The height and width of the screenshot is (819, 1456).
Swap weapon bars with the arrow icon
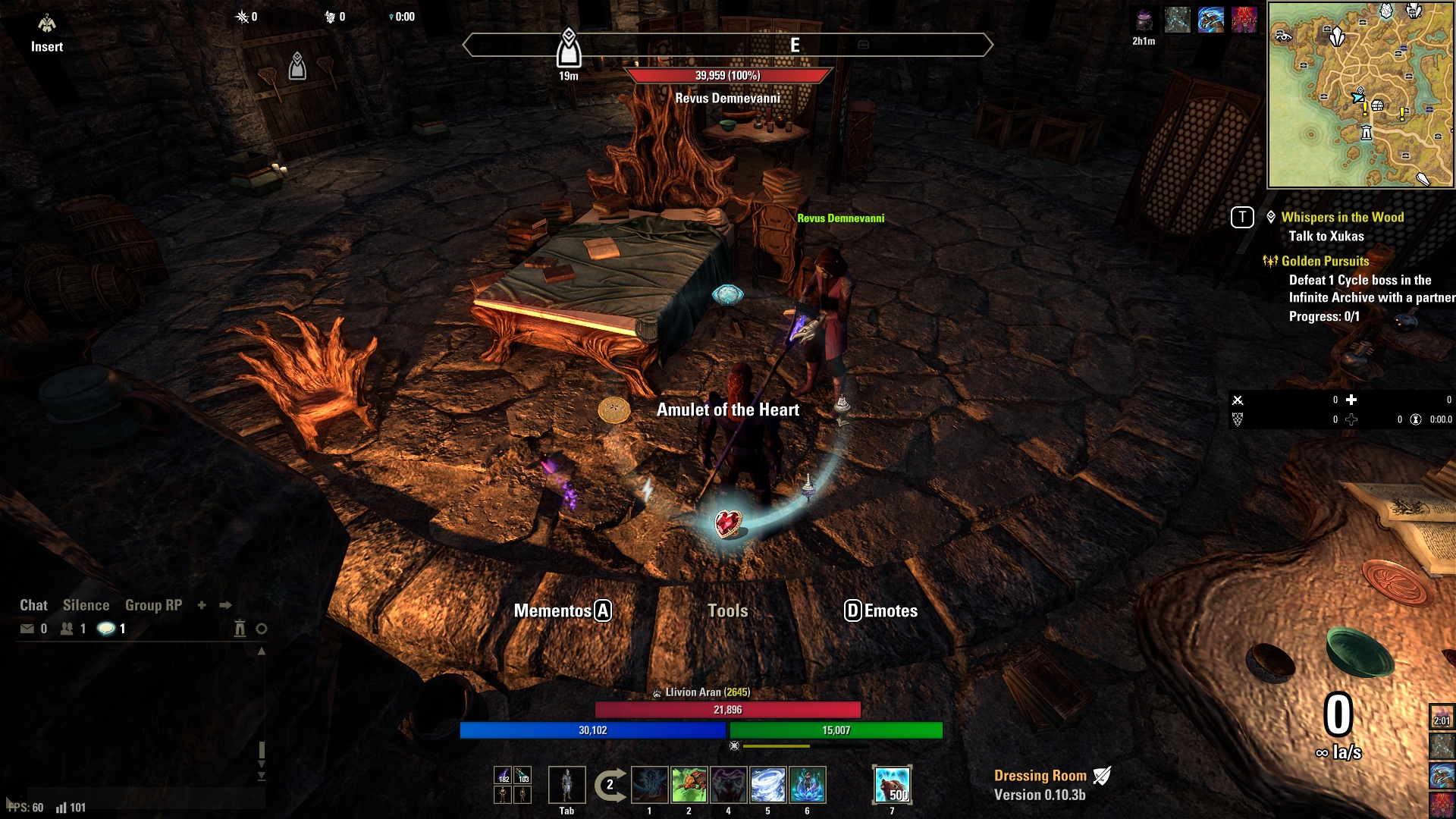click(610, 785)
